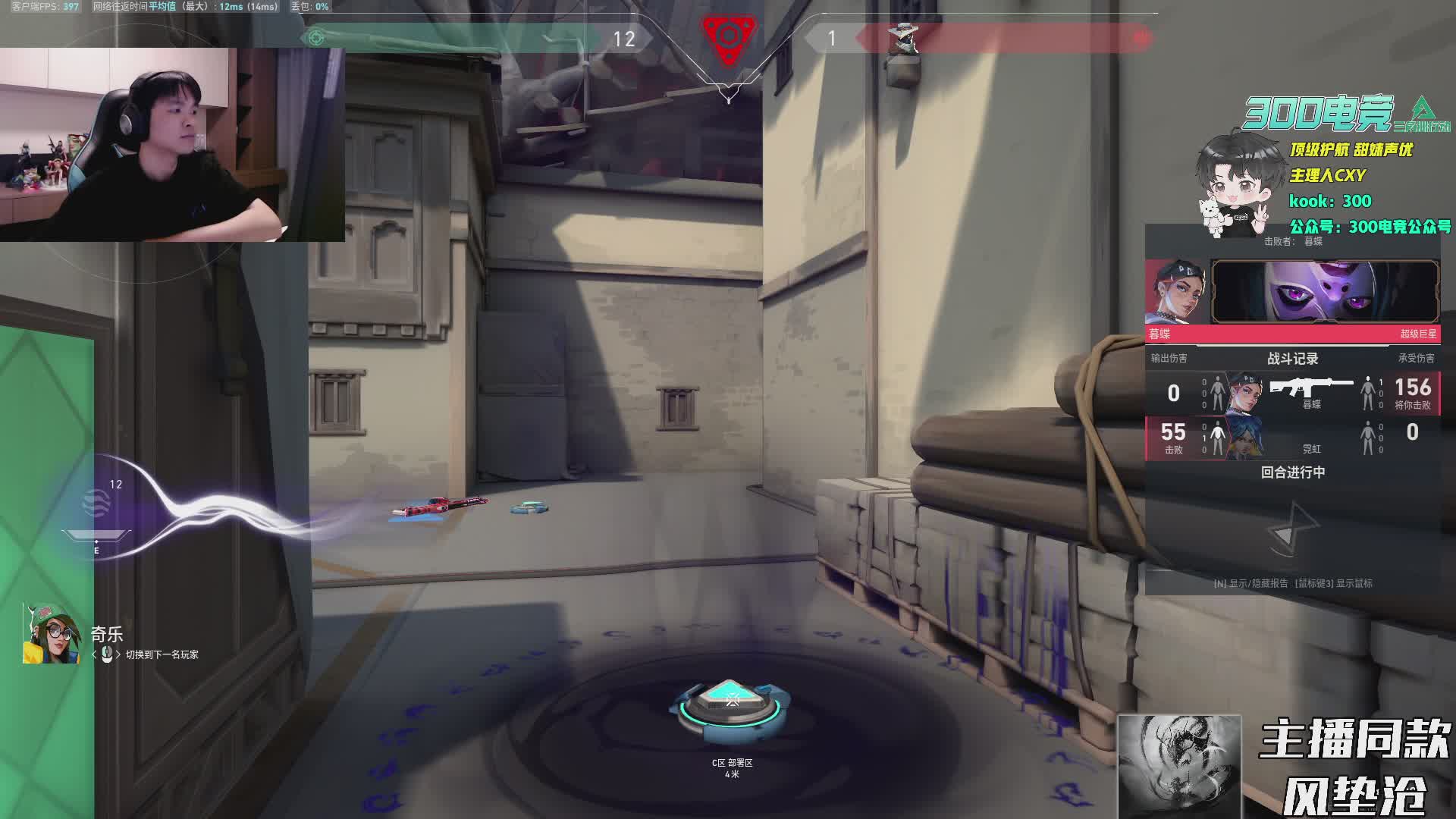Click the enemy agent portrait in the top bar
This screenshot has width=1456, height=819.
click(x=902, y=38)
